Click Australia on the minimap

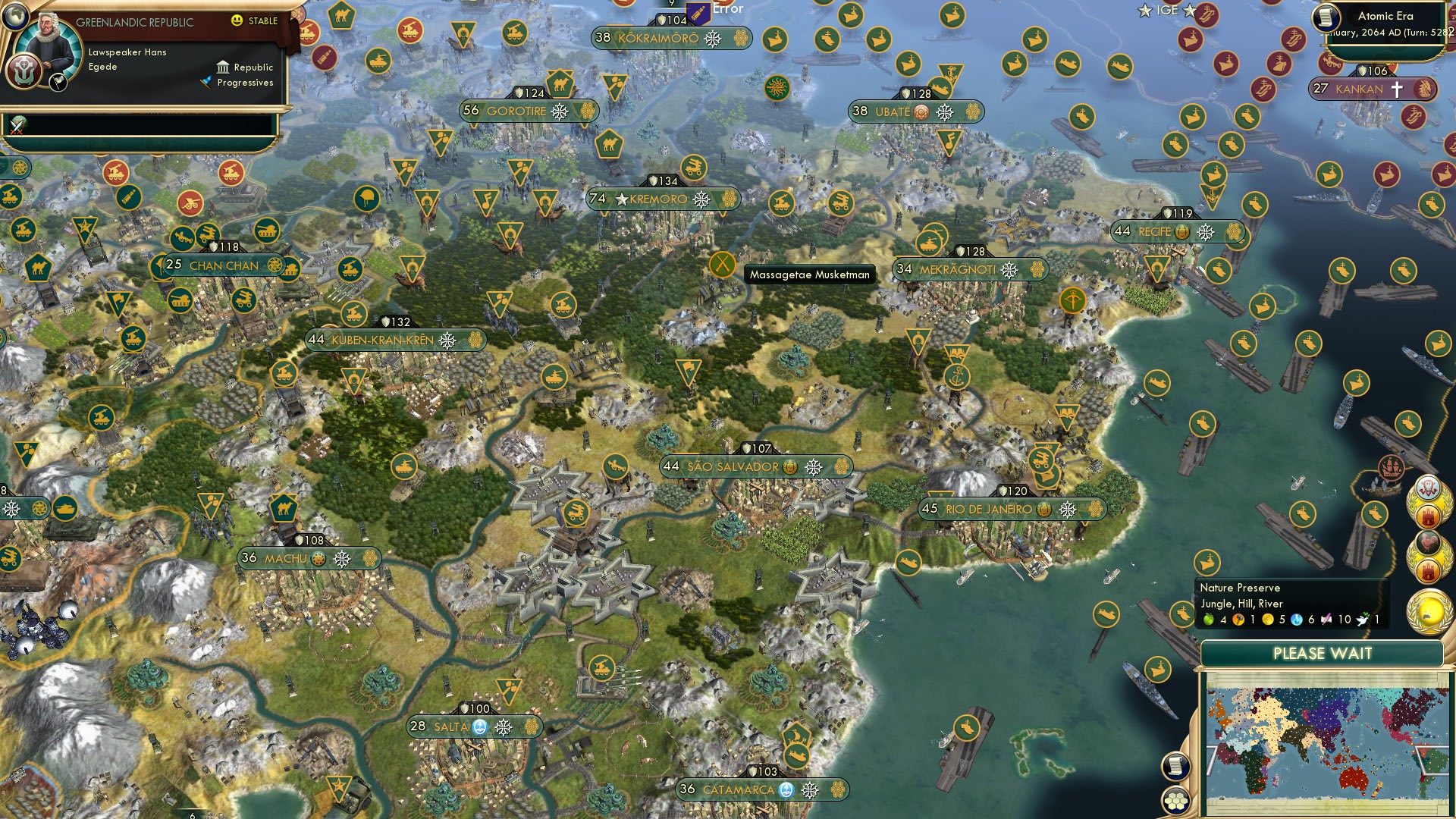click(x=1354, y=777)
